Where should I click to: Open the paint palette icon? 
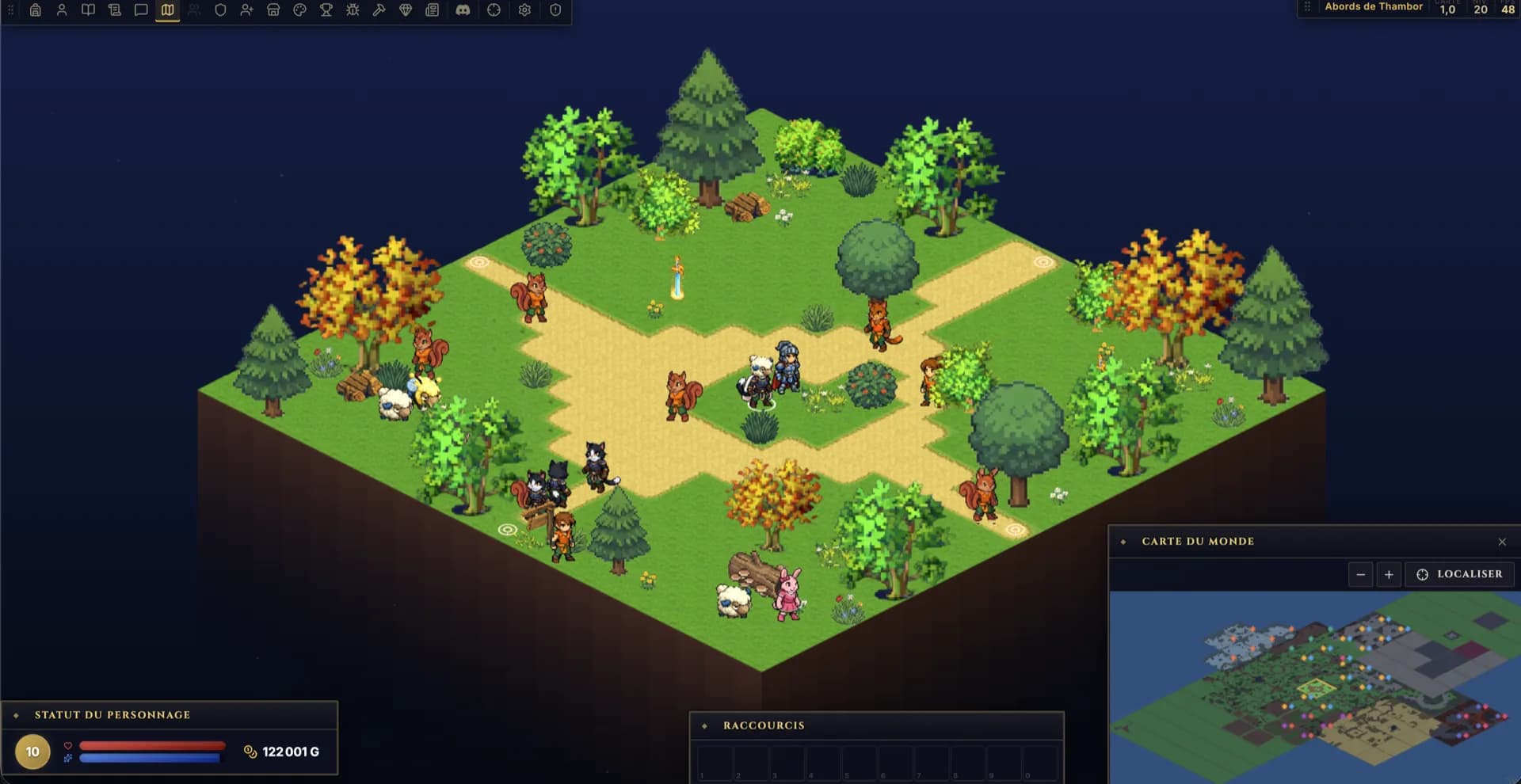pyautogui.click(x=299, y=10)
